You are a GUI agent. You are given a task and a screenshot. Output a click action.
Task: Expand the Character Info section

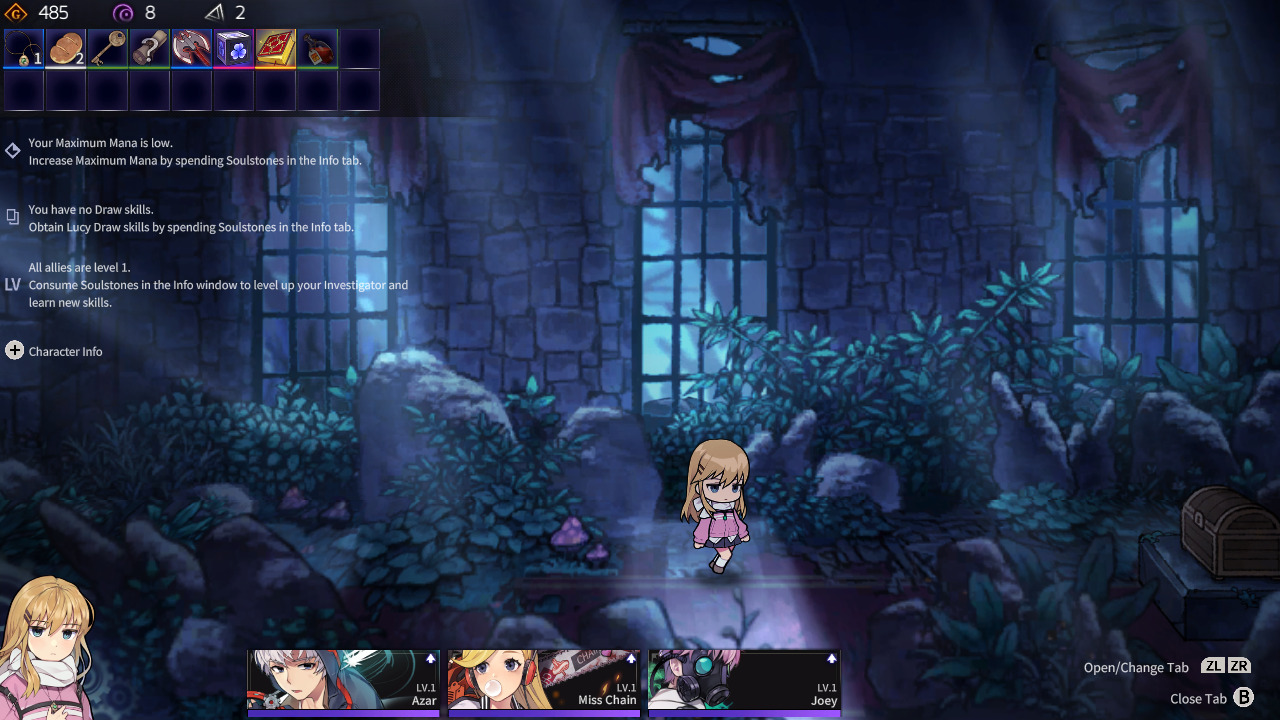click(14, 351)
